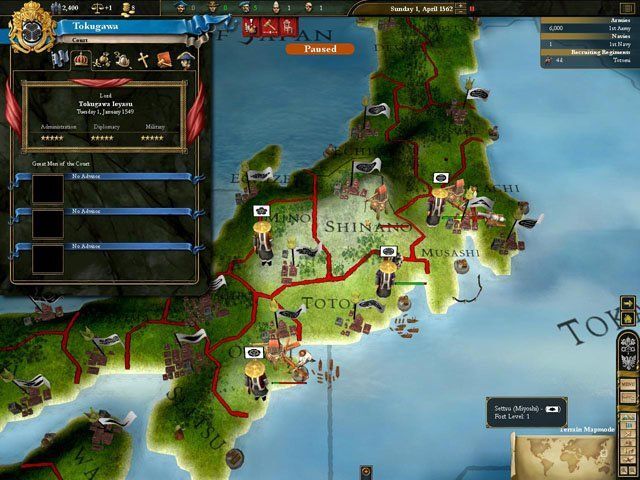Image resolution: width=640 pixels, height=480 pixels.
Task: Open the military tab with the helmet icon
Action: pyautogui.click(x=122, y=60)
